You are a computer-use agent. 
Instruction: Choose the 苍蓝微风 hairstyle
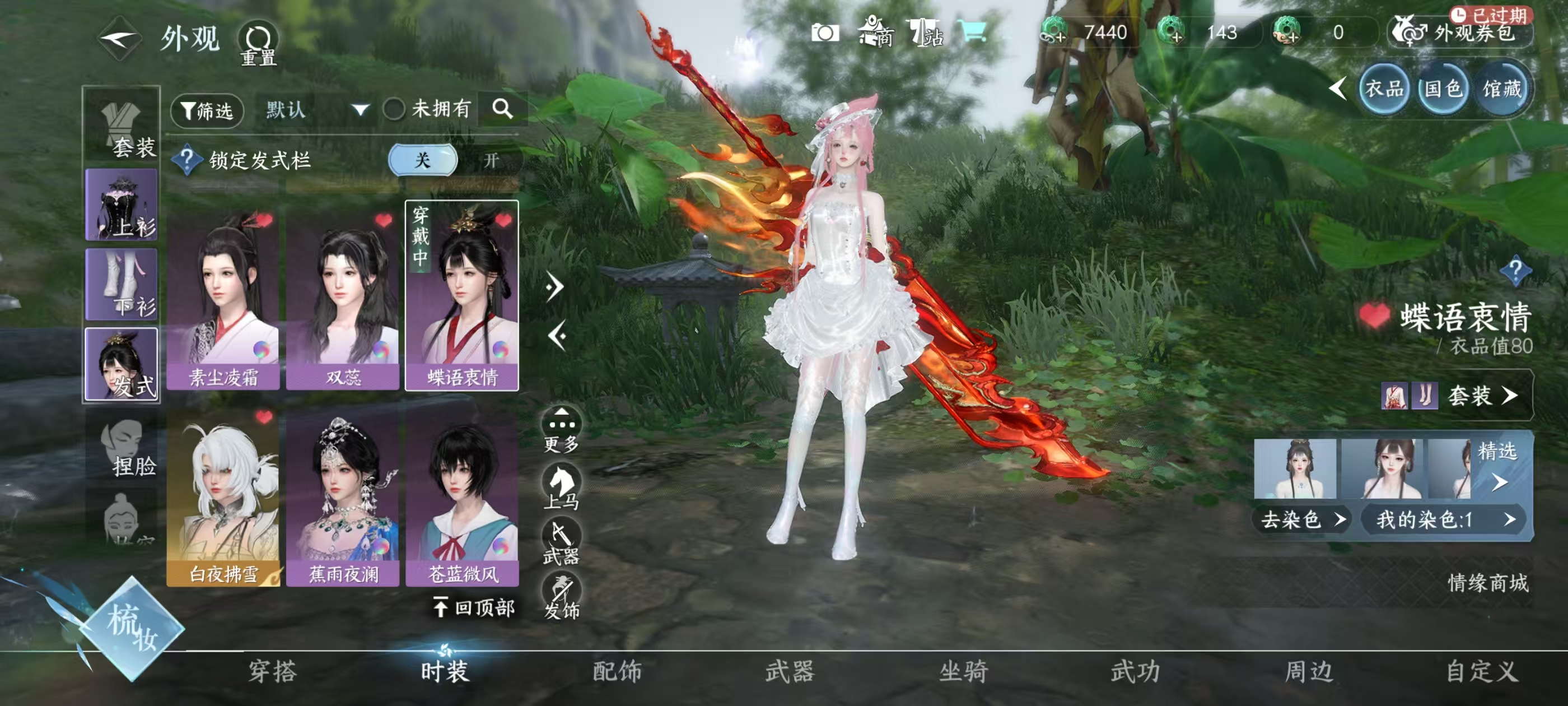[x=463, y=496]
